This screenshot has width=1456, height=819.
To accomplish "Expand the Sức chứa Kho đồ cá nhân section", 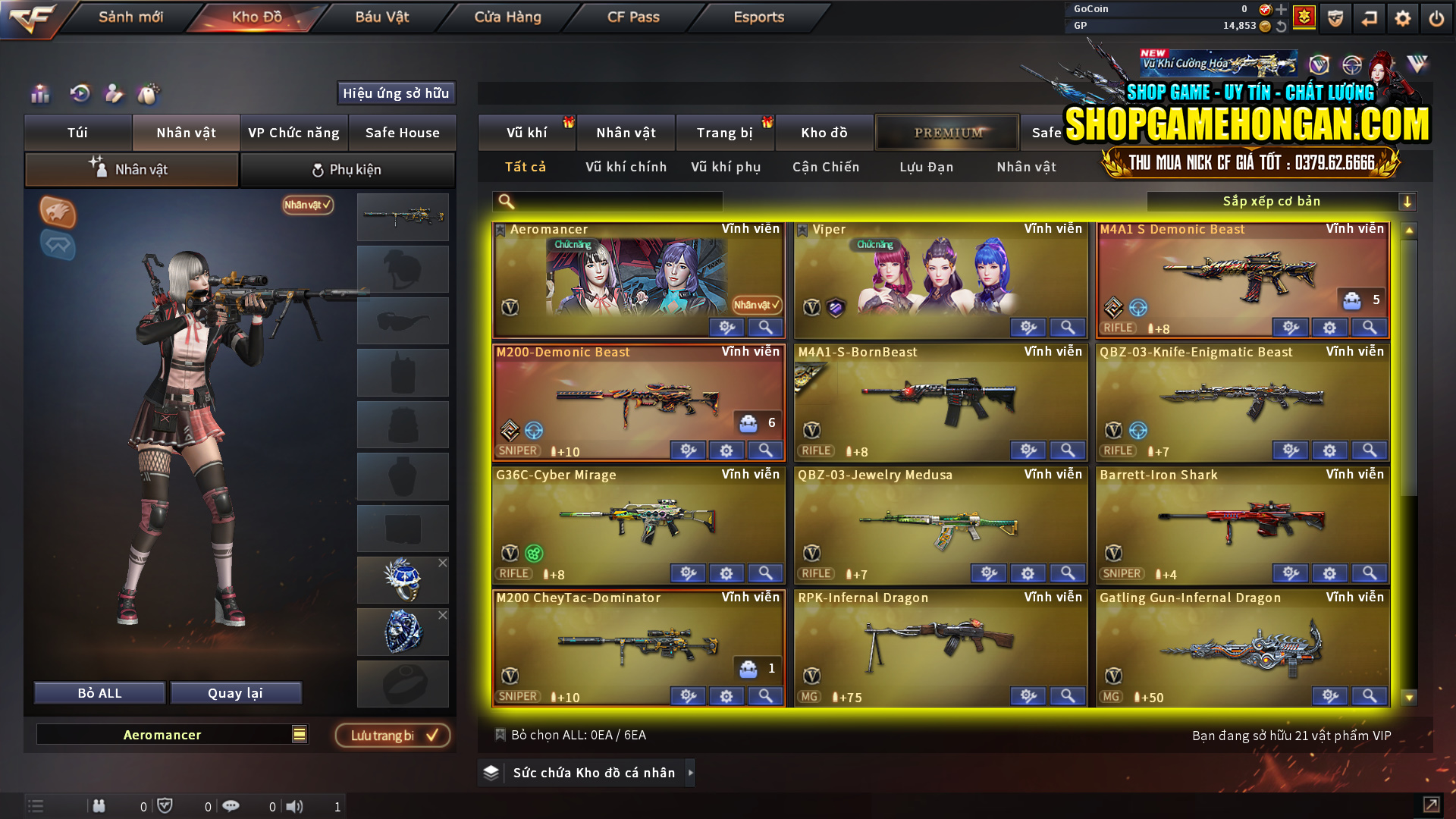I will [691, 773].
